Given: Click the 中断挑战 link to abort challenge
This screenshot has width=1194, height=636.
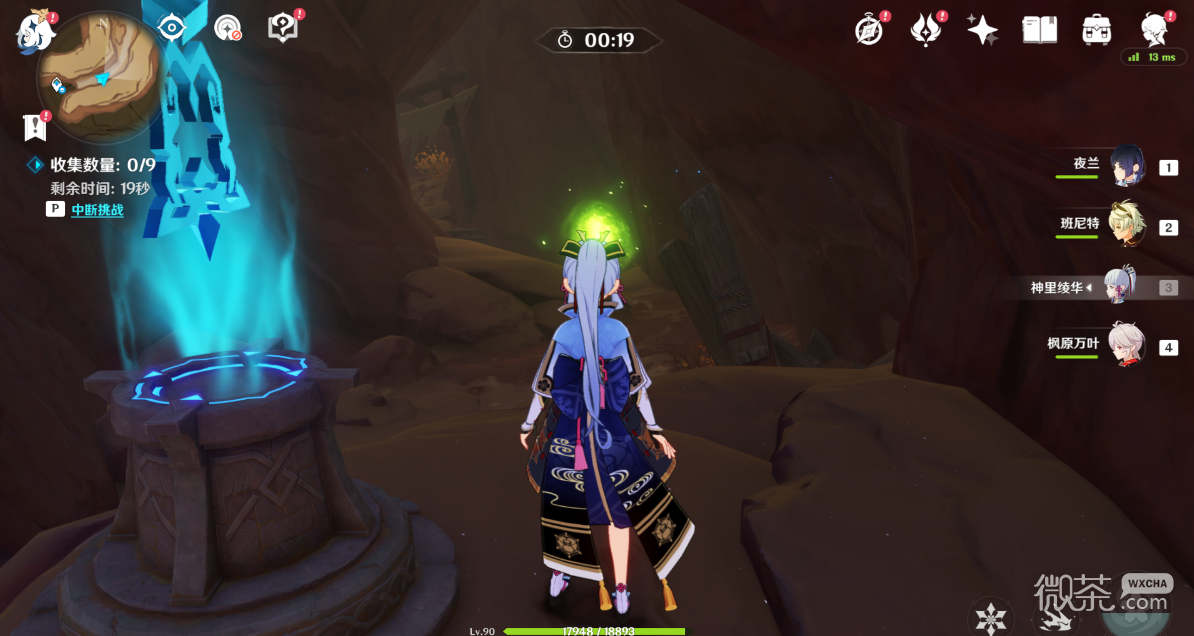Looking at the screenshot, I should tap(97, 210).
